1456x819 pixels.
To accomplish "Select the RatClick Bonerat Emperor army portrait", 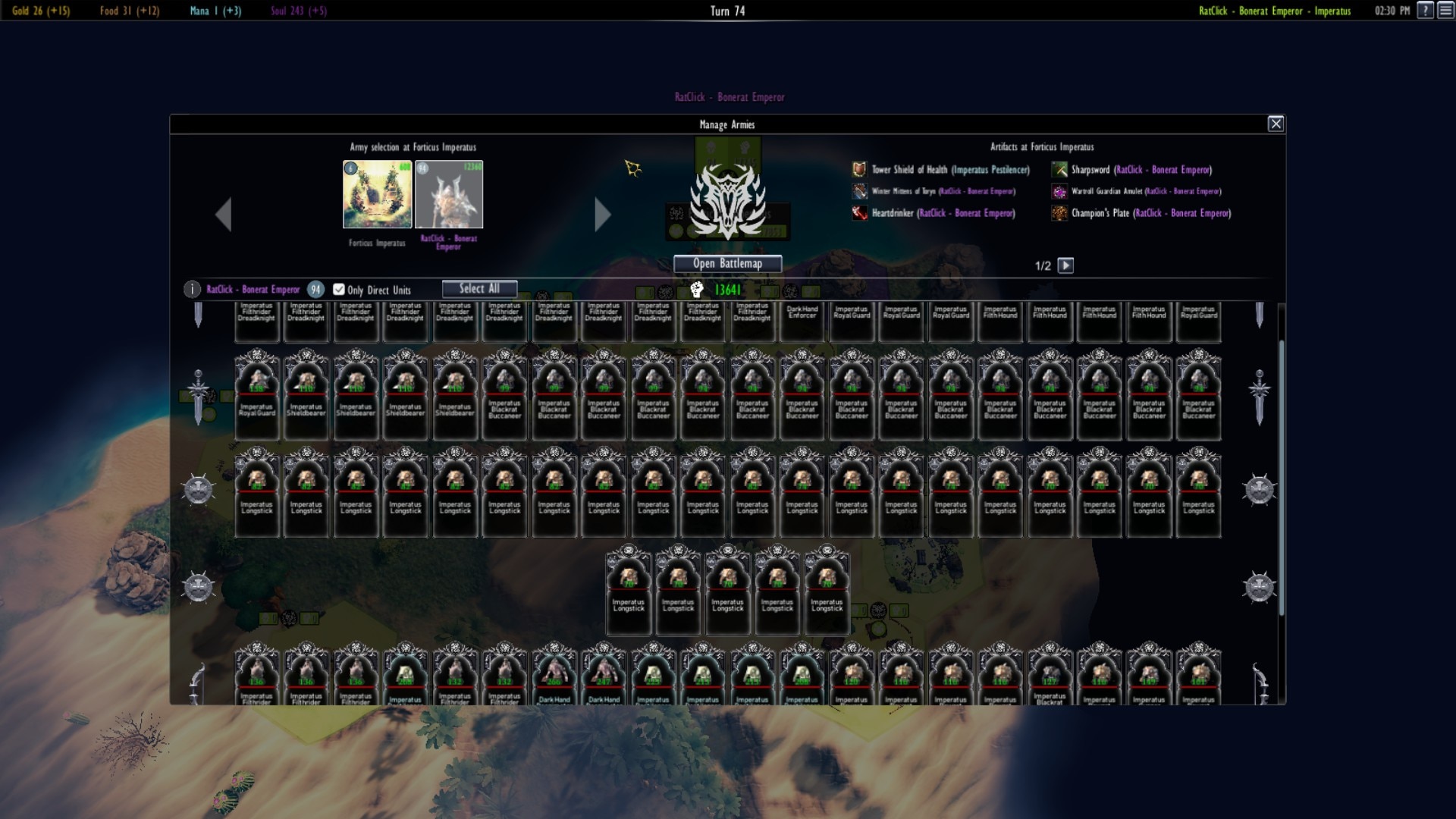I will (449, 194).
